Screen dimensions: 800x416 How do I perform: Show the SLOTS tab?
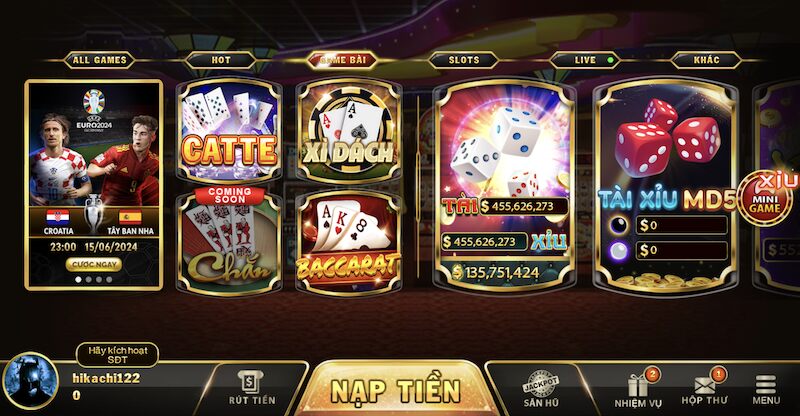tap(462, 60)
